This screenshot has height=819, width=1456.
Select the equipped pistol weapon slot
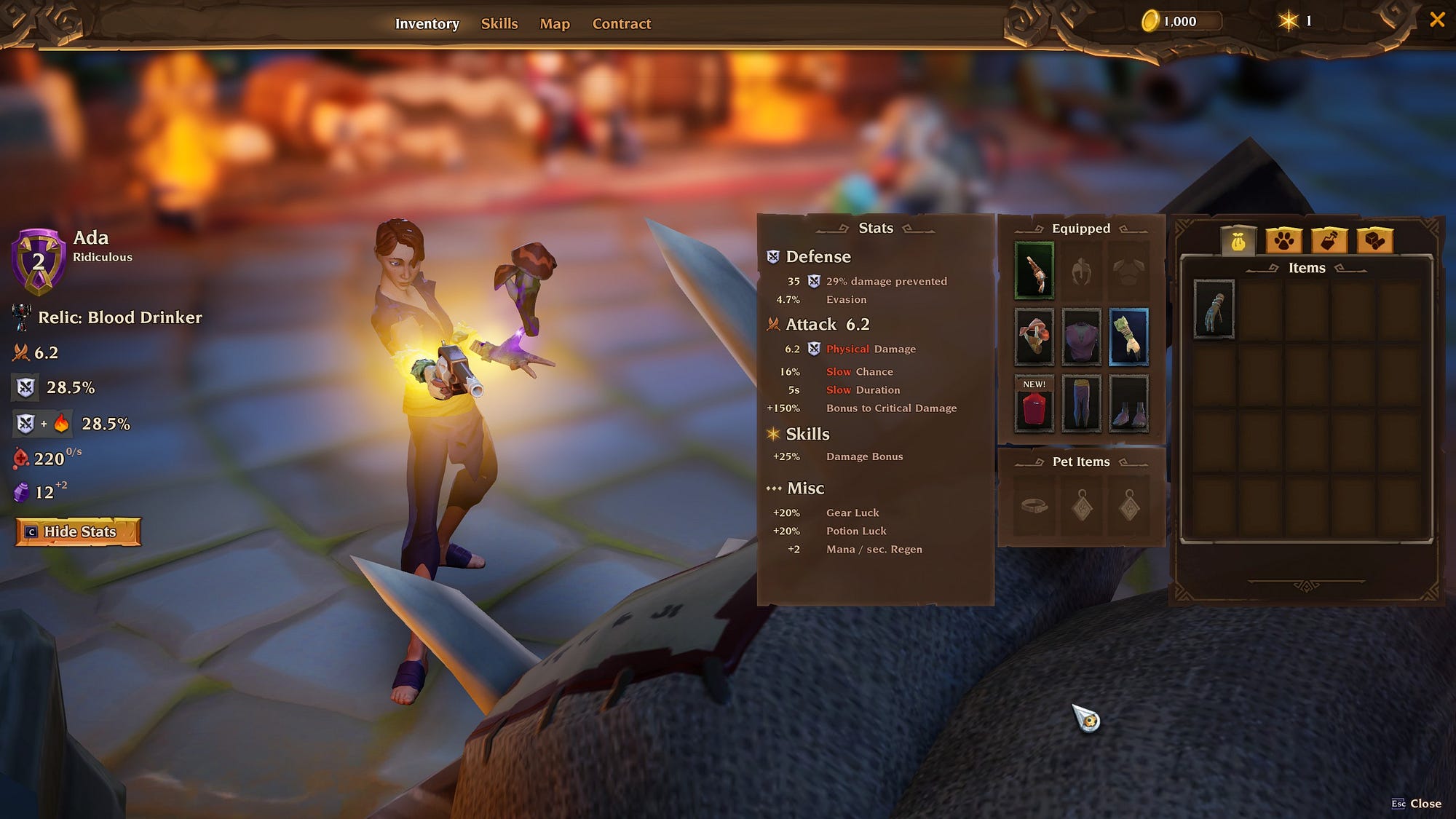point(1034,271)
